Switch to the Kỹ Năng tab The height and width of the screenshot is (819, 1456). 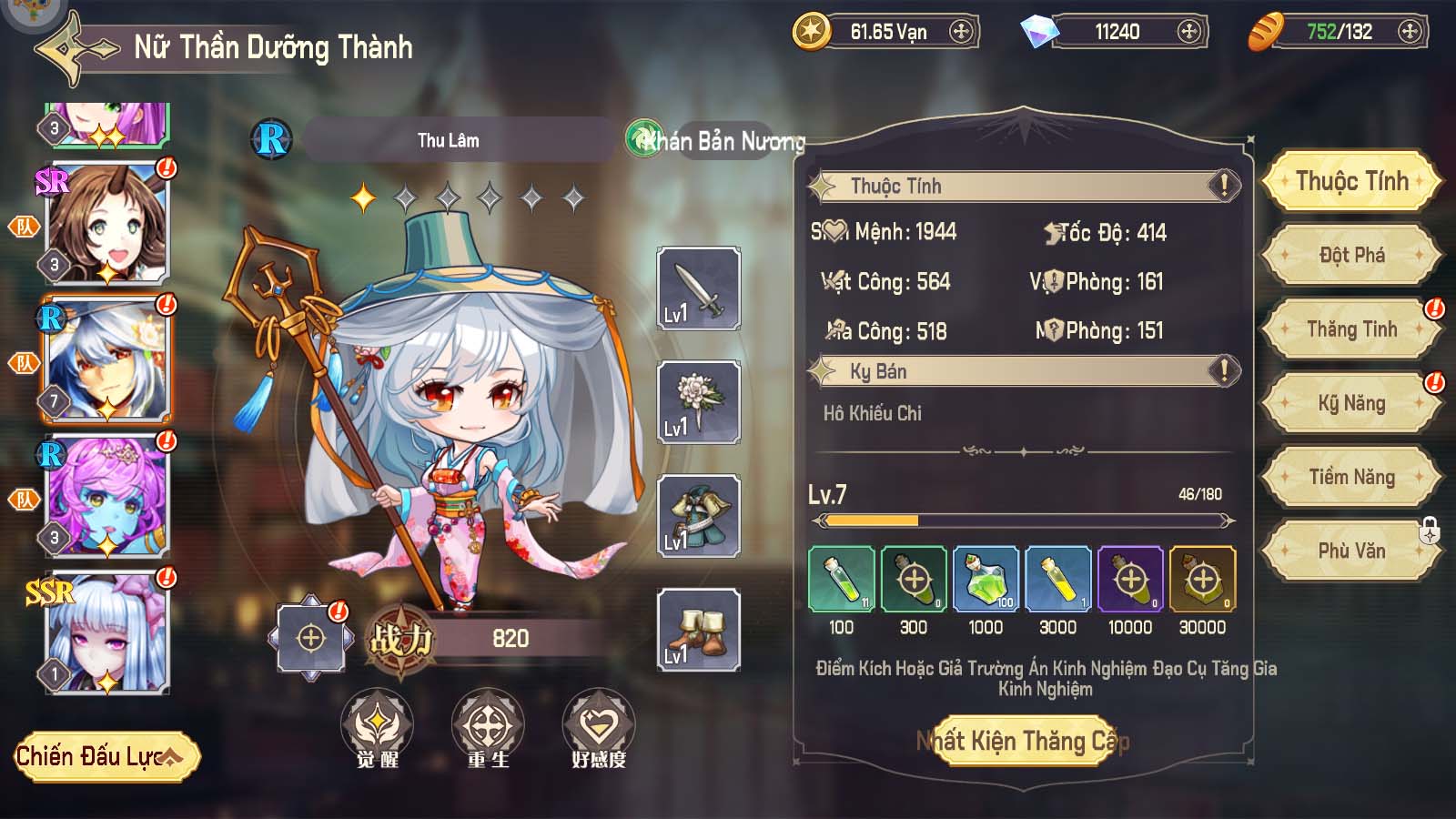pos(1351,403)
